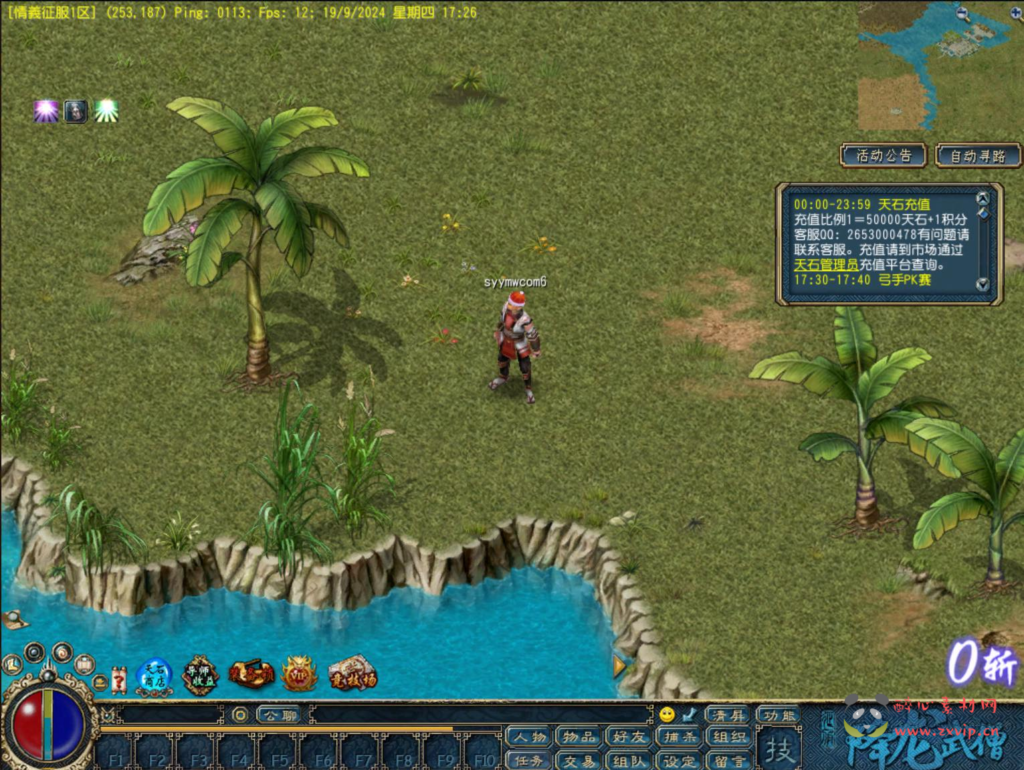Open the 物品 inventory panel
This screenshot has width=1024, height=770.
[x=577, y=738]
